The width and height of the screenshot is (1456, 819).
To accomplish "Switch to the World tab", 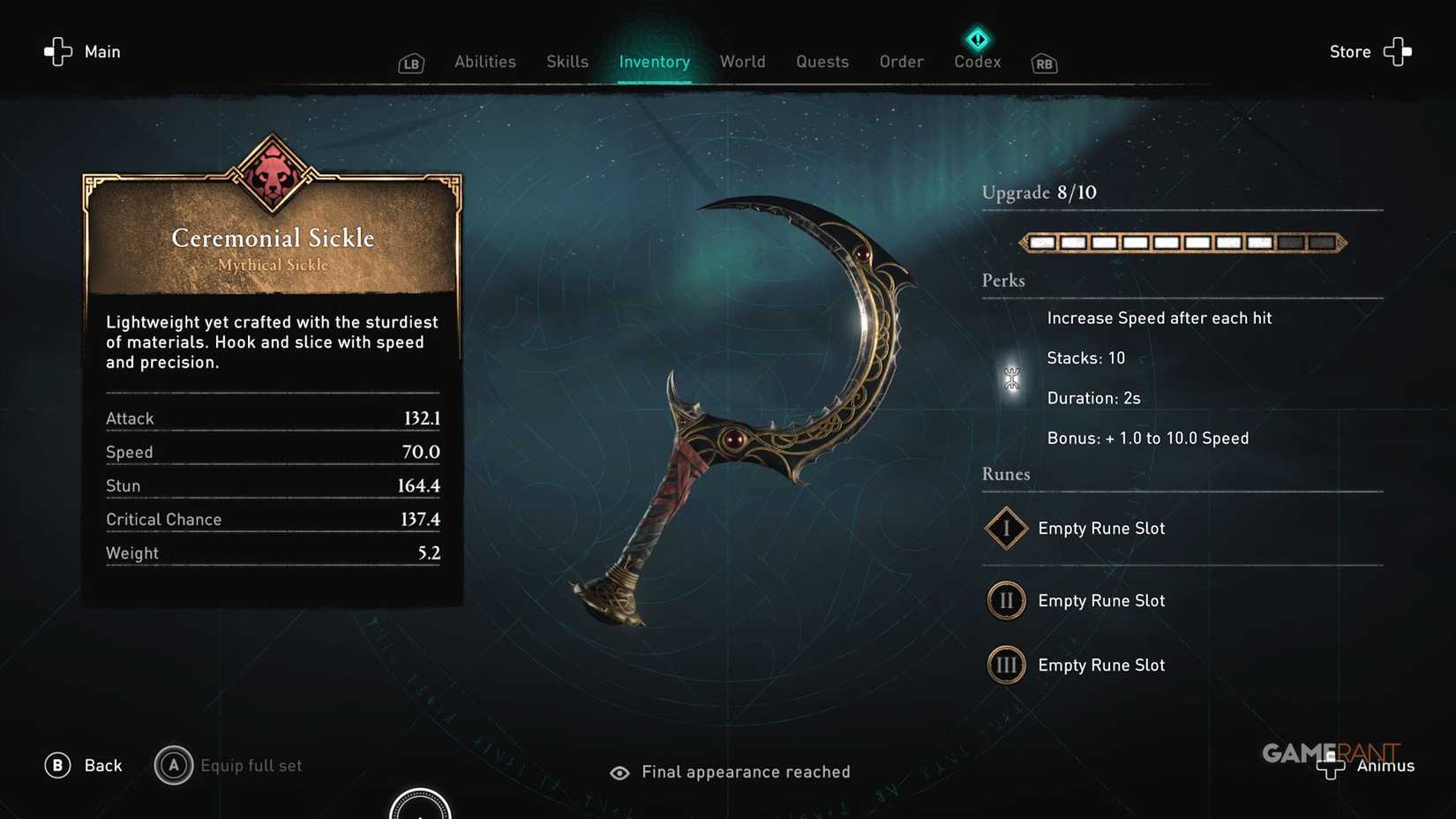I will coord(742,62).
